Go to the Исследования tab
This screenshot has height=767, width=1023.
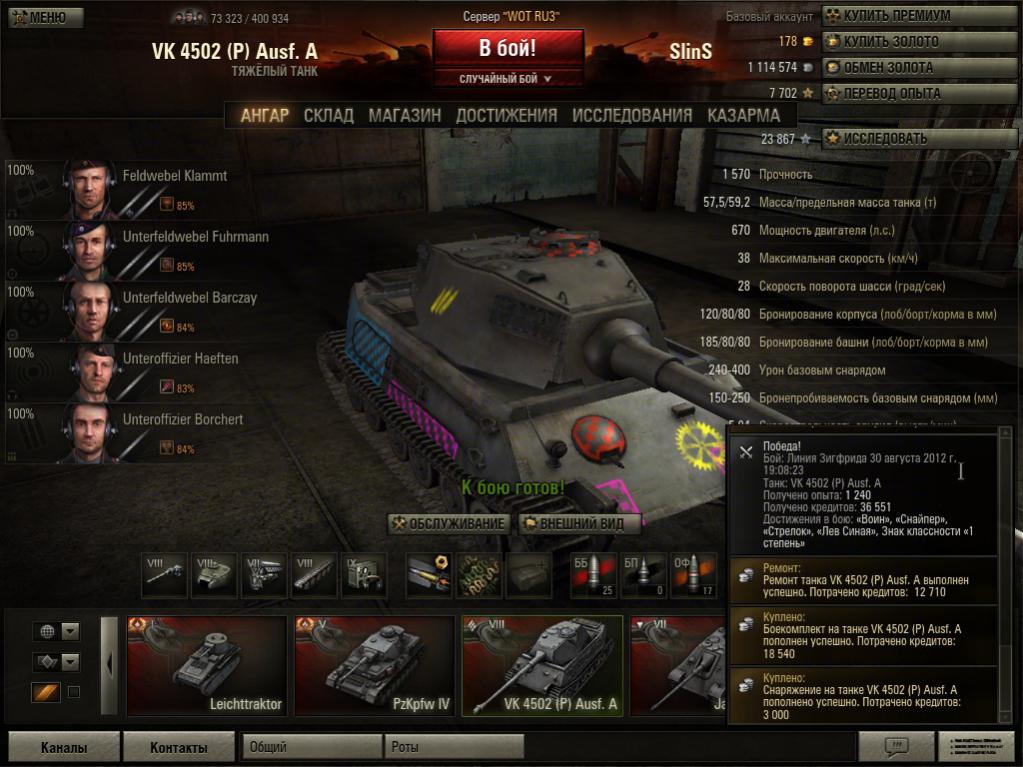click(632, 116)
